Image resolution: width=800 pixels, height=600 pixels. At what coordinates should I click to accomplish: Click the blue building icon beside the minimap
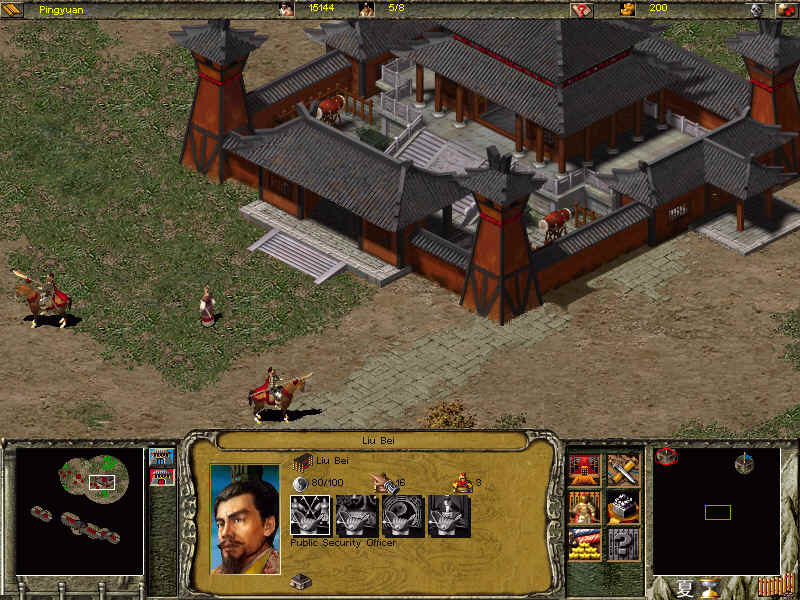(x=161, y=457)
